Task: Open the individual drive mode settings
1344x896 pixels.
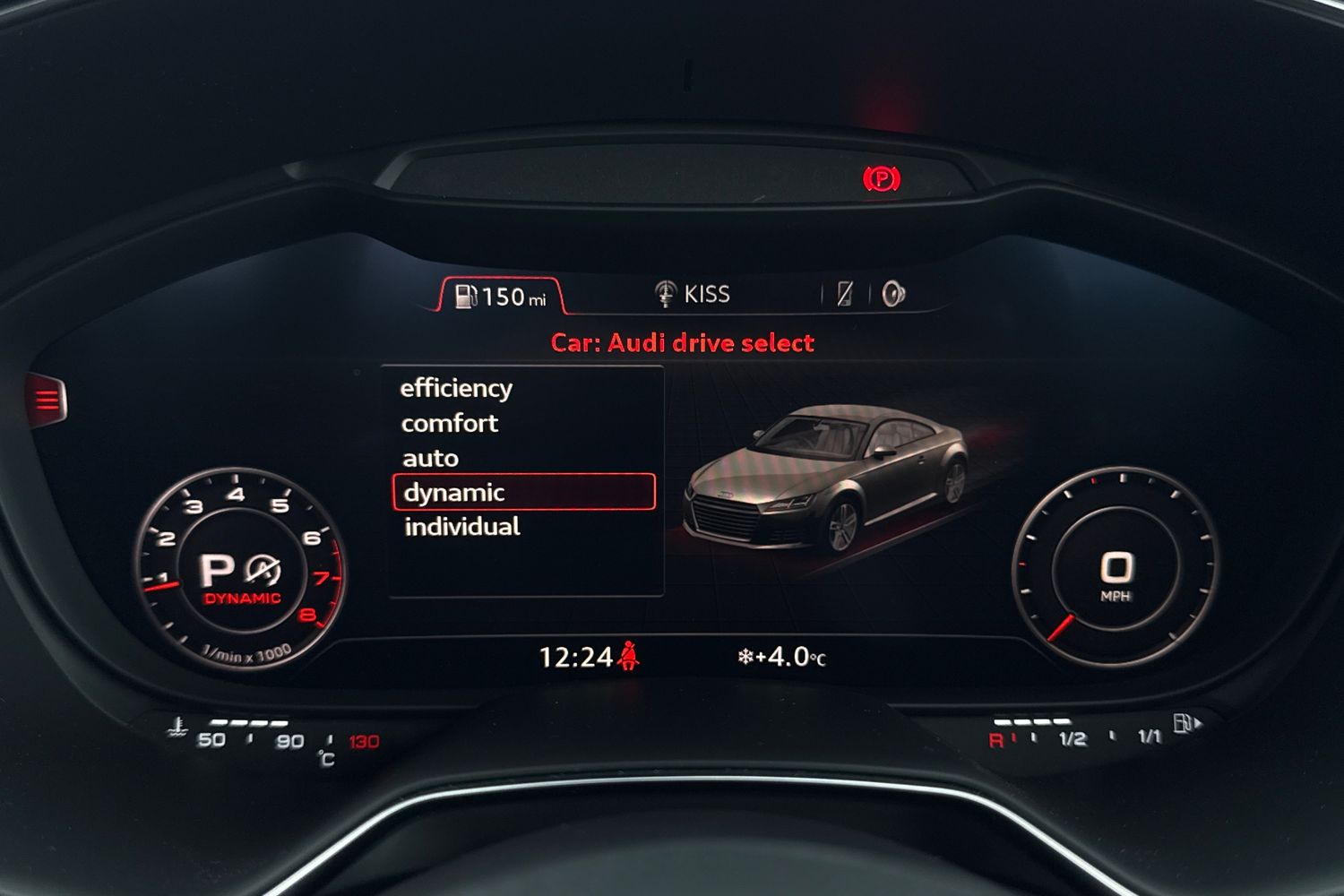Action: 461,526
